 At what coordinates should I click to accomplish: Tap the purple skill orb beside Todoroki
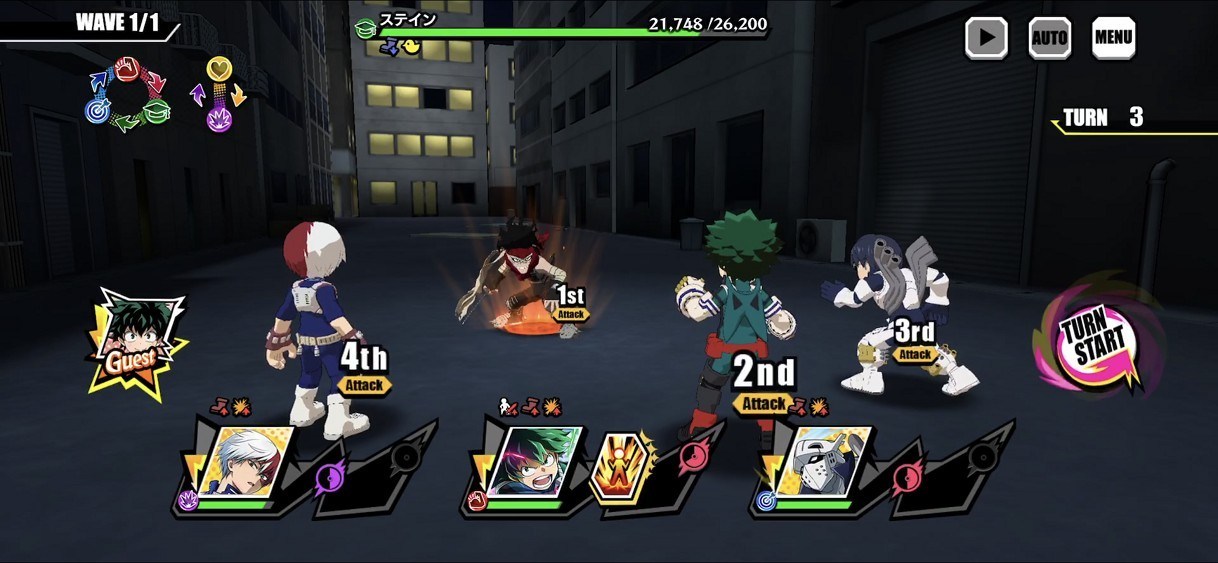[x=330, y=477]
